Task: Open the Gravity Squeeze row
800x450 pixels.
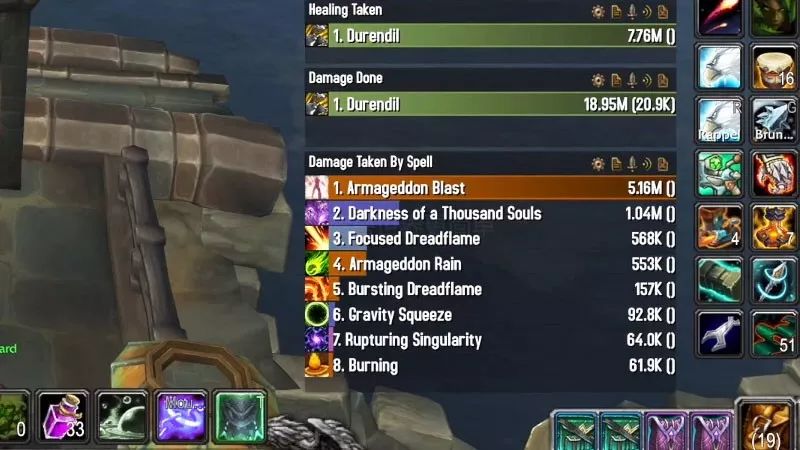Action: pos(490,315)
